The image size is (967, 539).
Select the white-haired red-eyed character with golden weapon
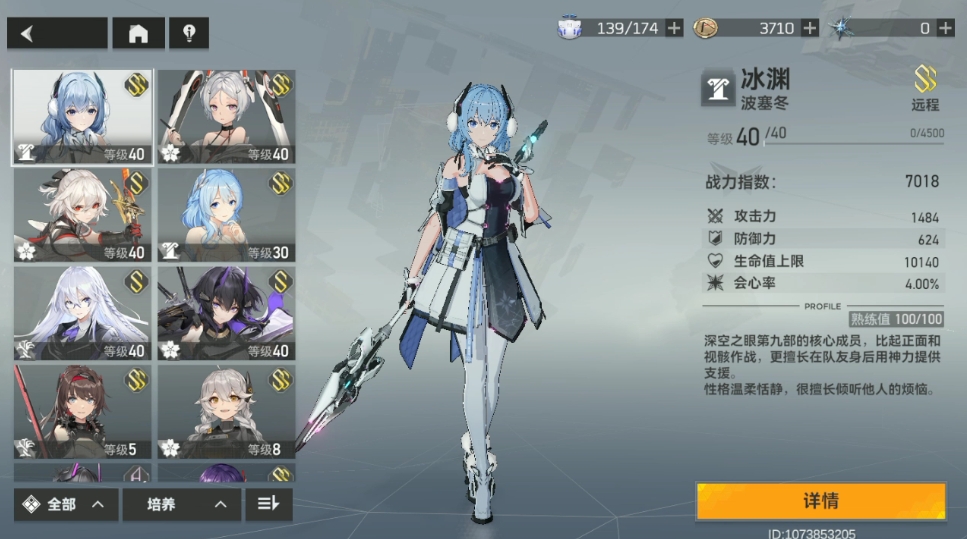point(82,215)
